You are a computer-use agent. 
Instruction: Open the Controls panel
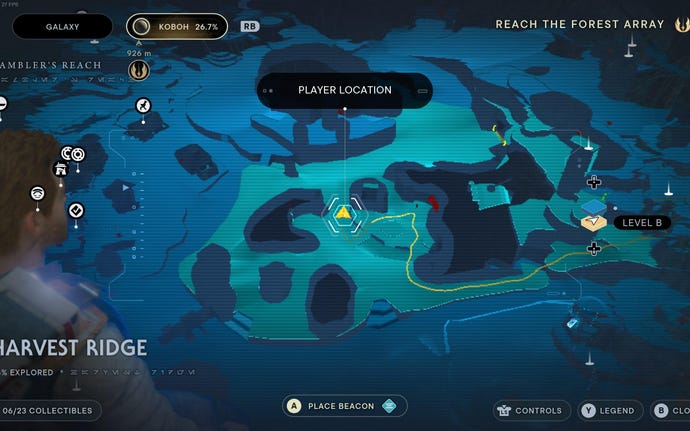(x=531, y=410)
